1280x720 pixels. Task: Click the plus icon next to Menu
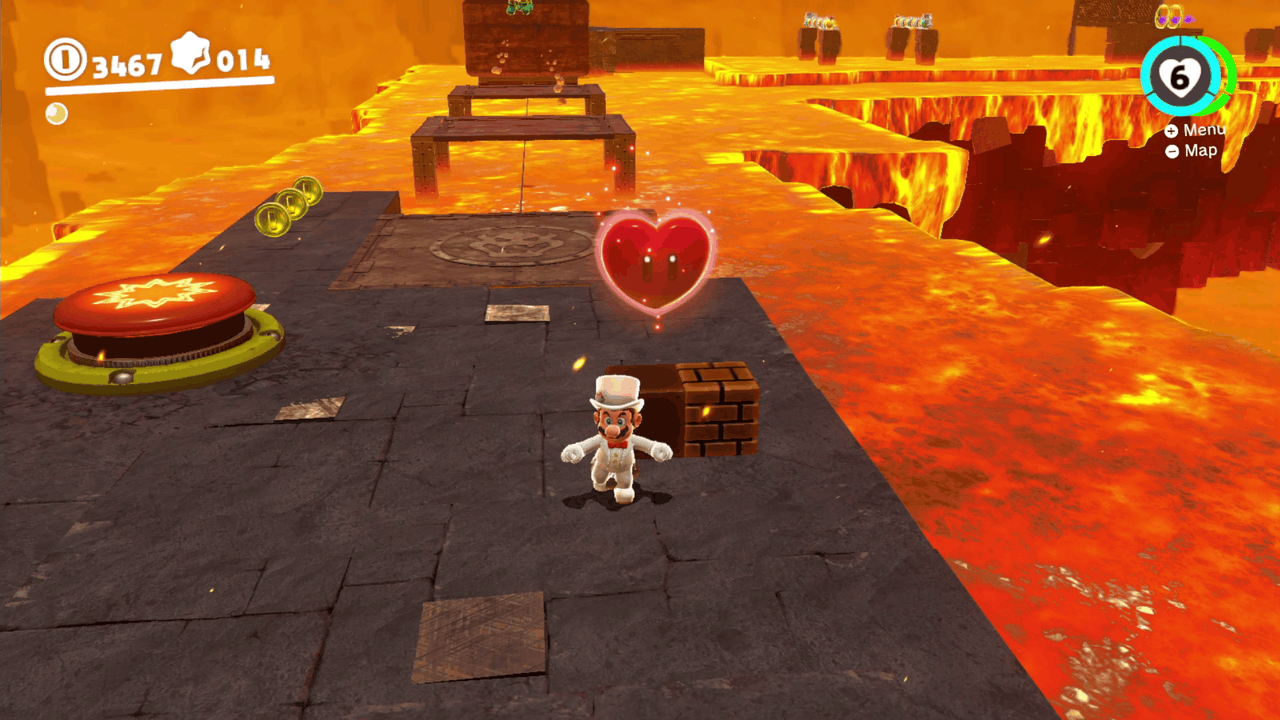coord(1172,130)
